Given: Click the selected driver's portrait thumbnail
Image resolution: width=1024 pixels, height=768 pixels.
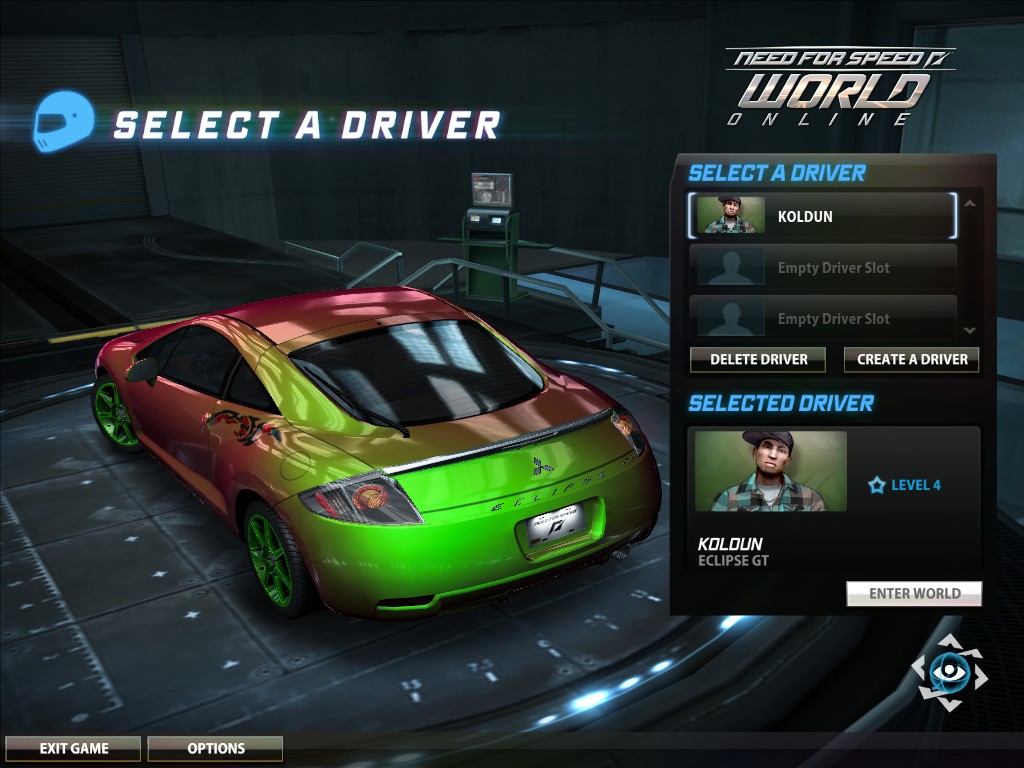Looking at the screenshot, I should (770, 471).
